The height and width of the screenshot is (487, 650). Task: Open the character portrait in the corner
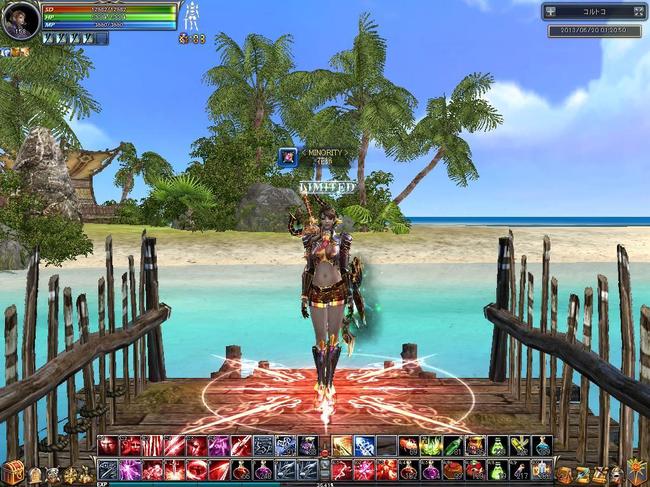coord(20,19)
